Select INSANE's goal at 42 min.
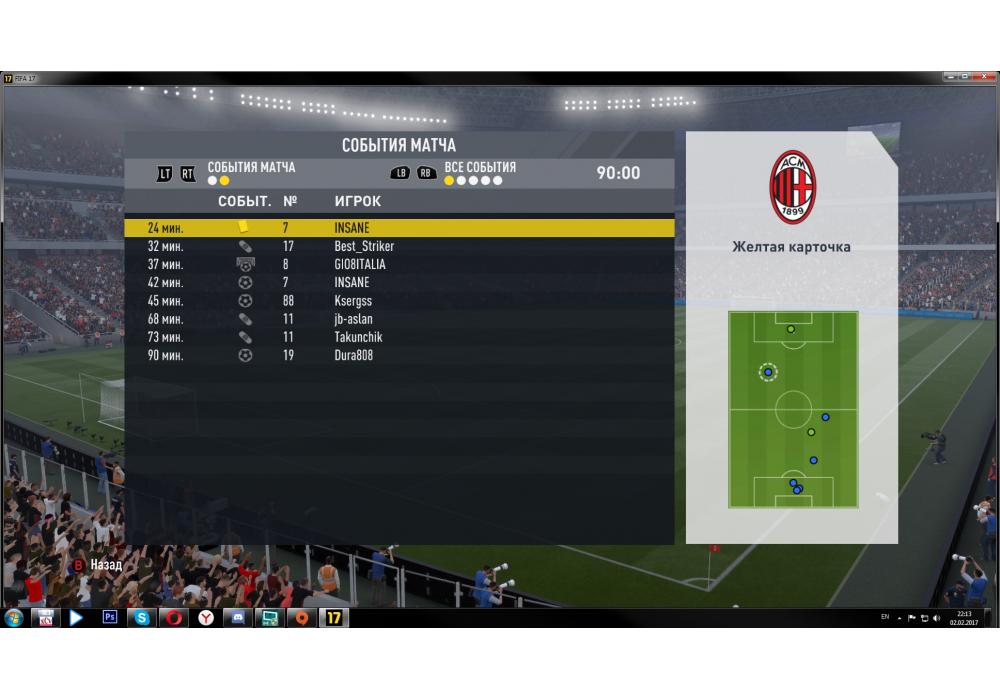The width and height of the screenshot is (1000, 700). [x=399, y=283]
